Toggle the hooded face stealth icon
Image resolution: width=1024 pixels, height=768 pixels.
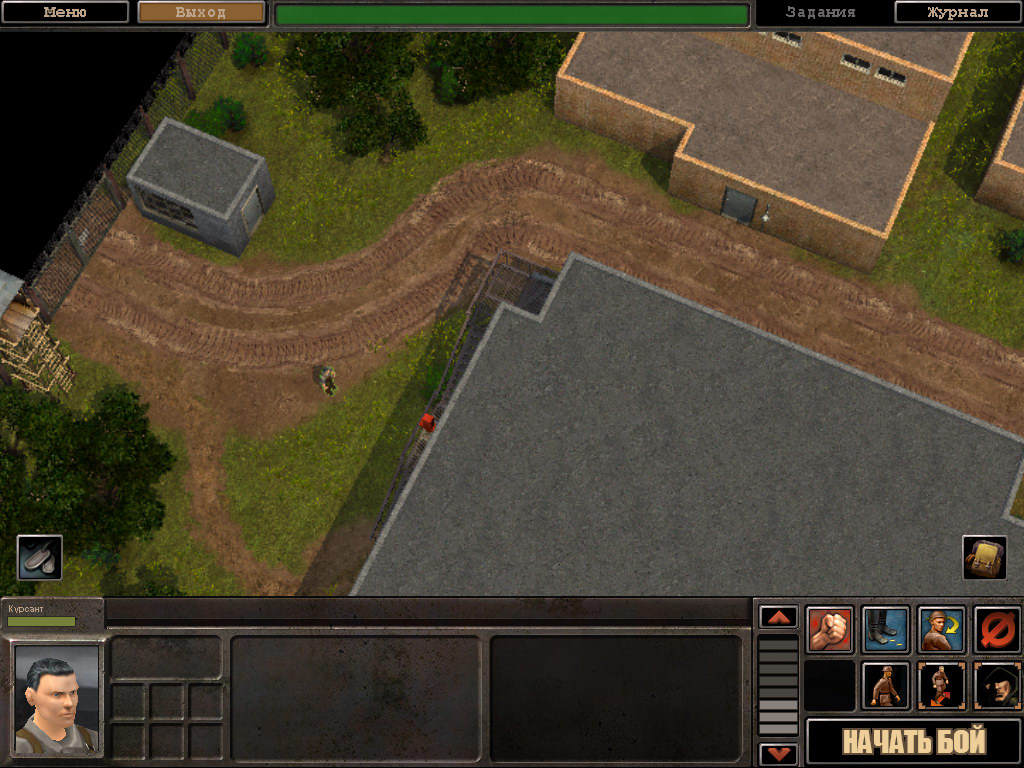pos(997,686)
